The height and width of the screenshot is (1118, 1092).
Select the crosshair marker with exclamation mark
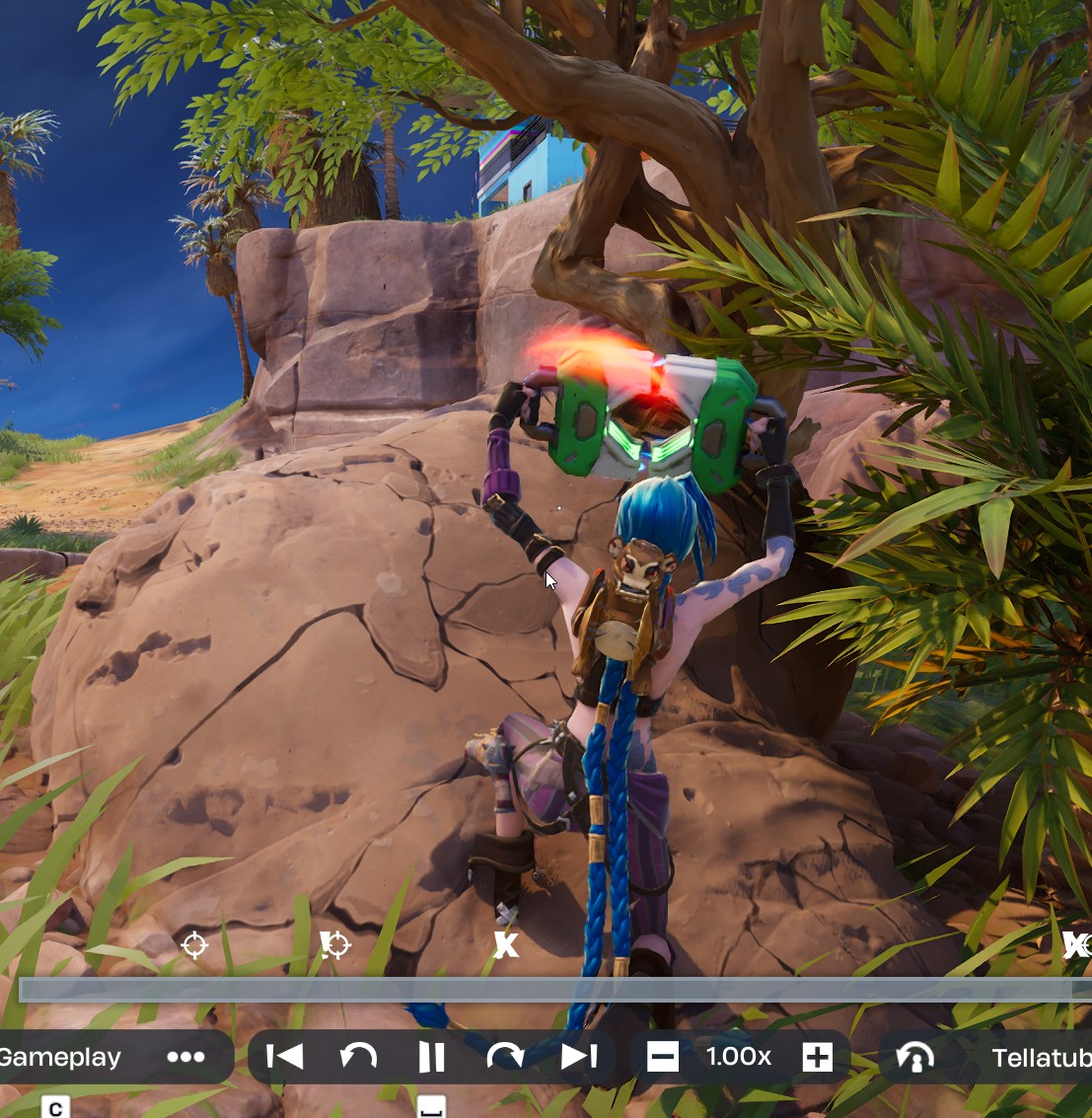pyautogui.click(x=335, y=945)
